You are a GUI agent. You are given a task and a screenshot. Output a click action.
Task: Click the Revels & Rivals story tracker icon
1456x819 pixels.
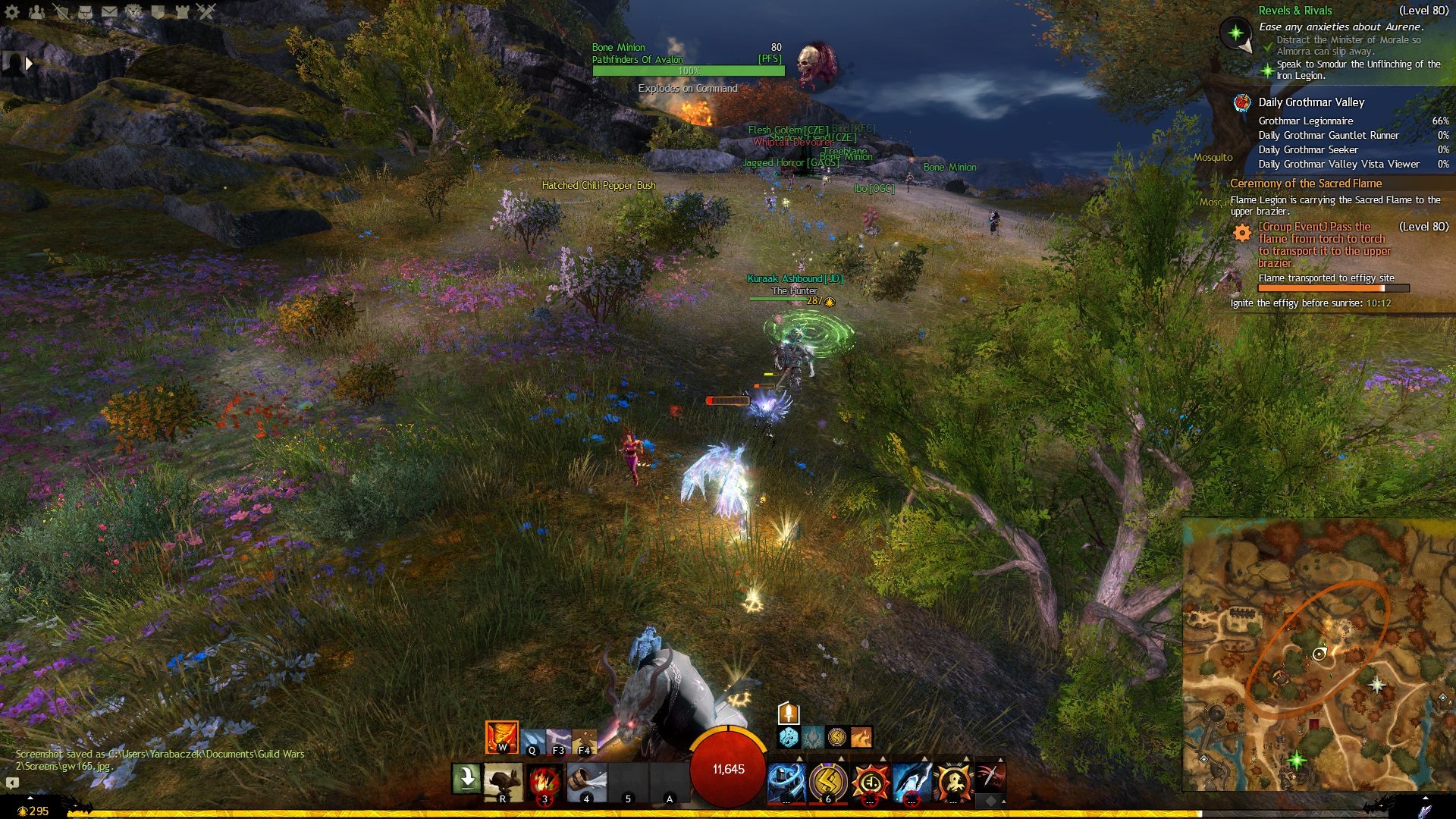[x=1235, y=33]
